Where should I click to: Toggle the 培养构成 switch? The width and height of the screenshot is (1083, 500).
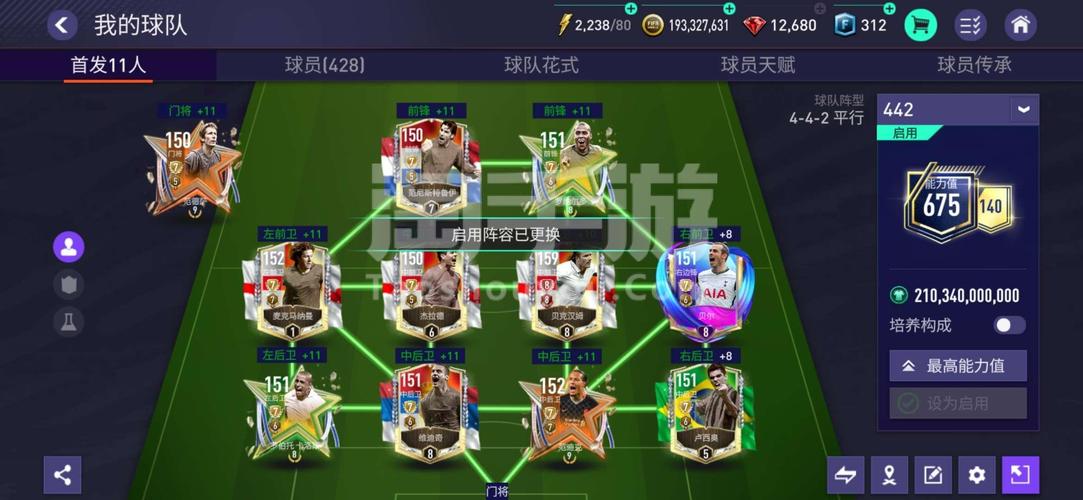click(x=1009, y=325)
